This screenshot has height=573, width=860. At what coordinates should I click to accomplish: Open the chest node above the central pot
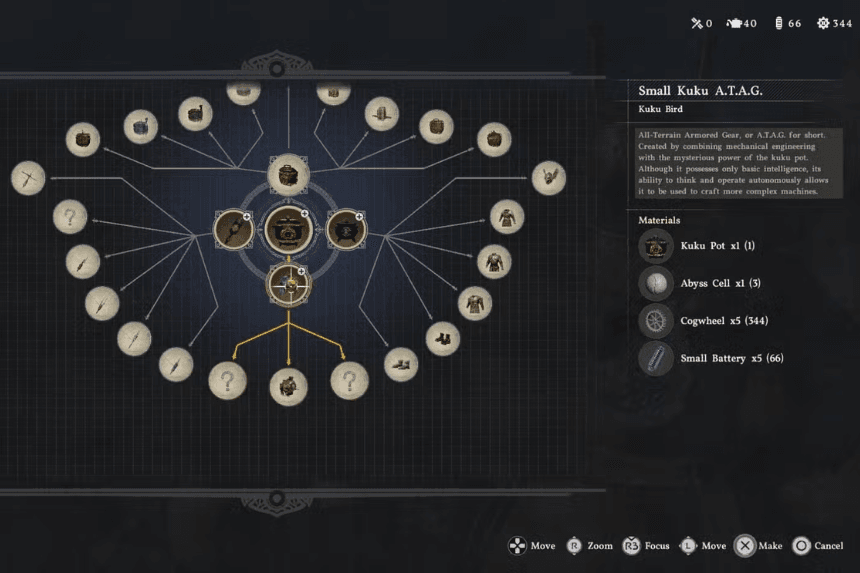click(288, 174)
